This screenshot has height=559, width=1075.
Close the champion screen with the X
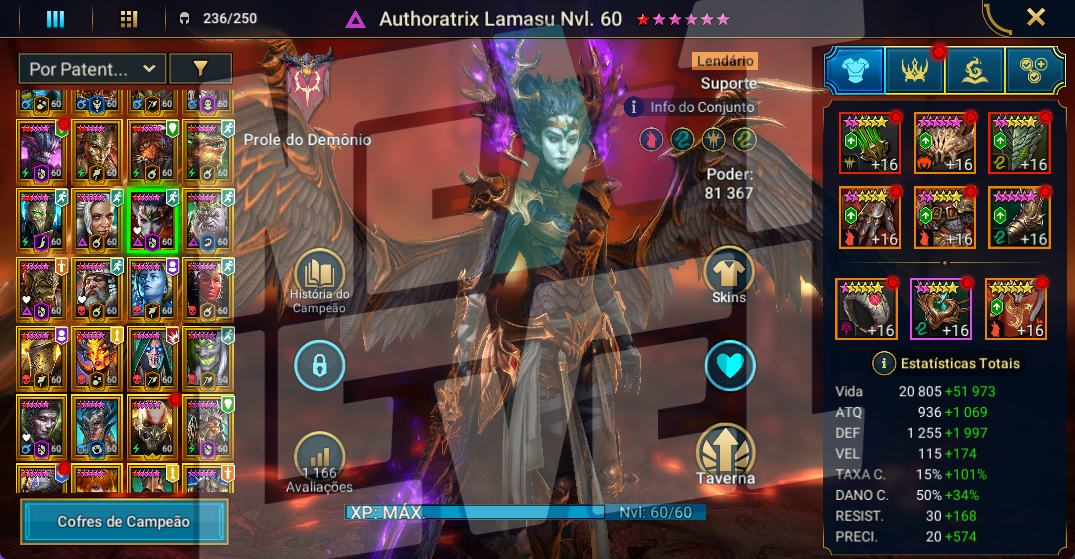1036,17
